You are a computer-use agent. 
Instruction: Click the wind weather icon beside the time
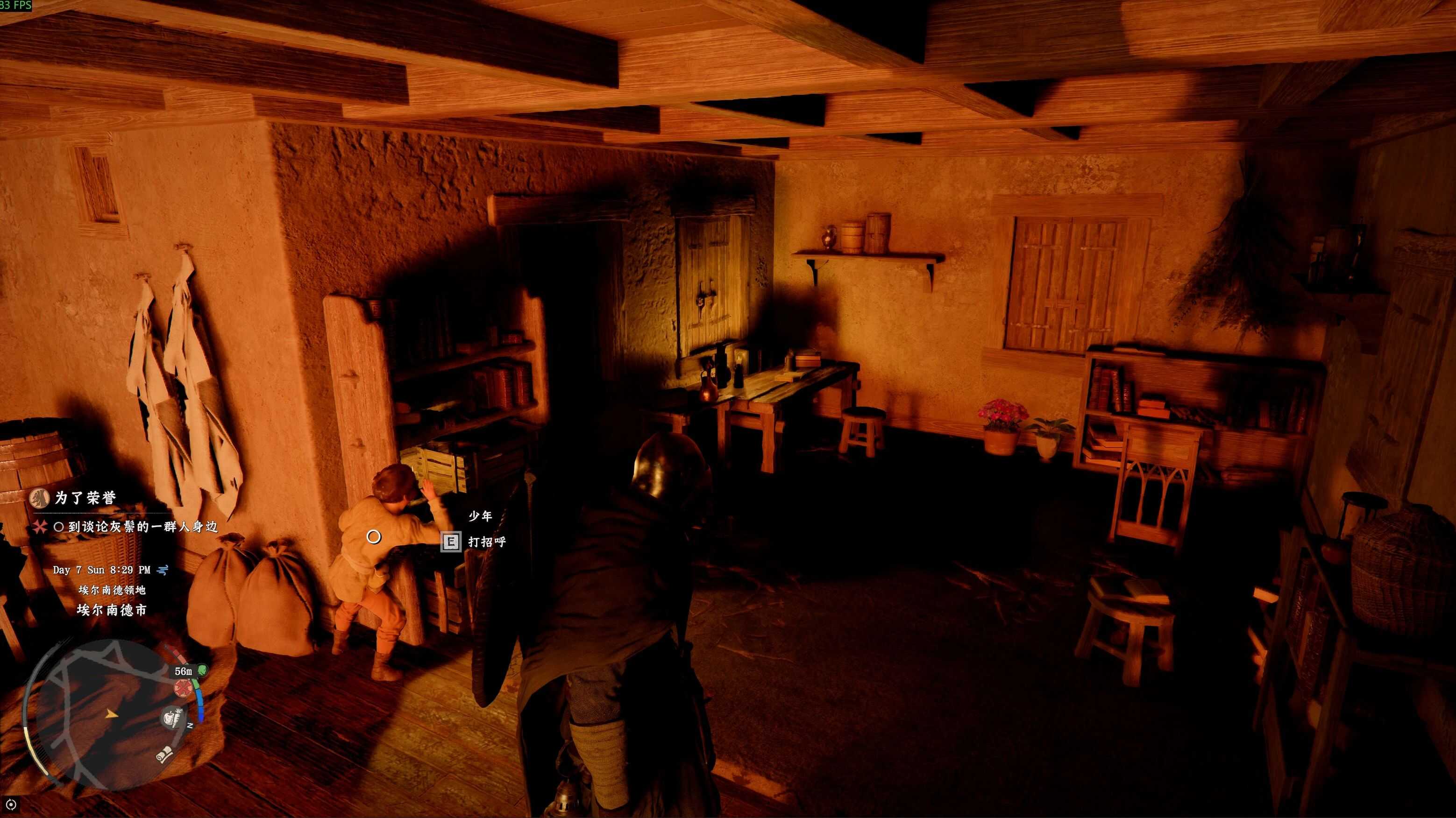click(163, 570)
